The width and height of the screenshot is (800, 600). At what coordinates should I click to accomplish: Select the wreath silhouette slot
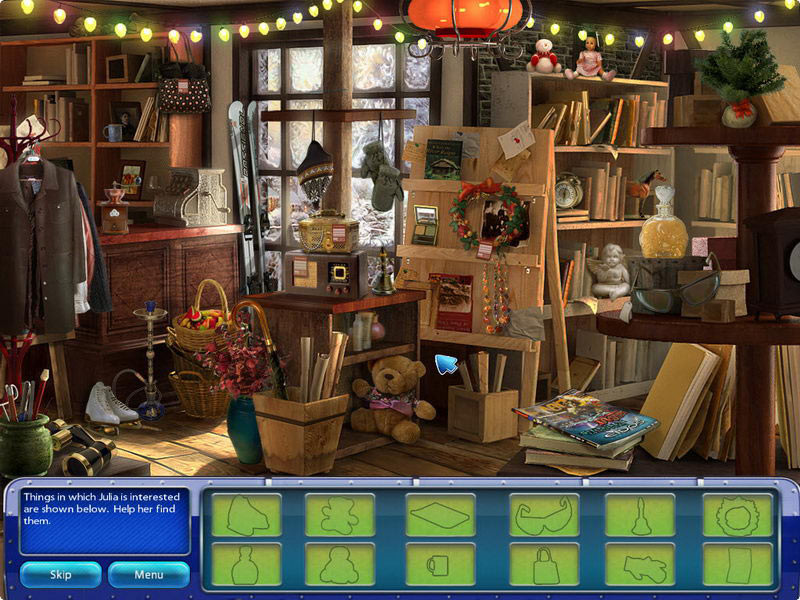(738, 515)
